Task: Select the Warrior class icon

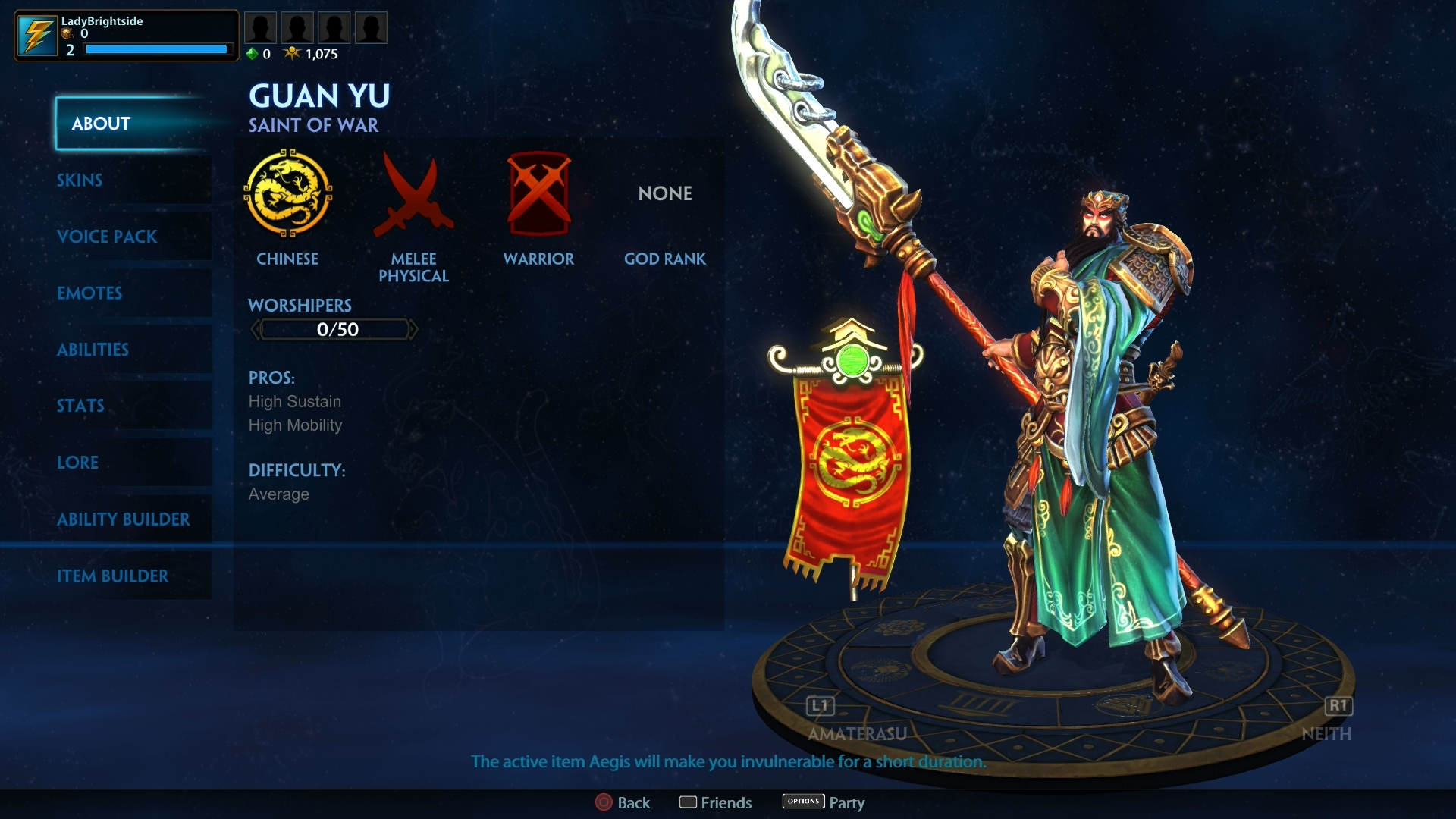Action: [539, 192]
